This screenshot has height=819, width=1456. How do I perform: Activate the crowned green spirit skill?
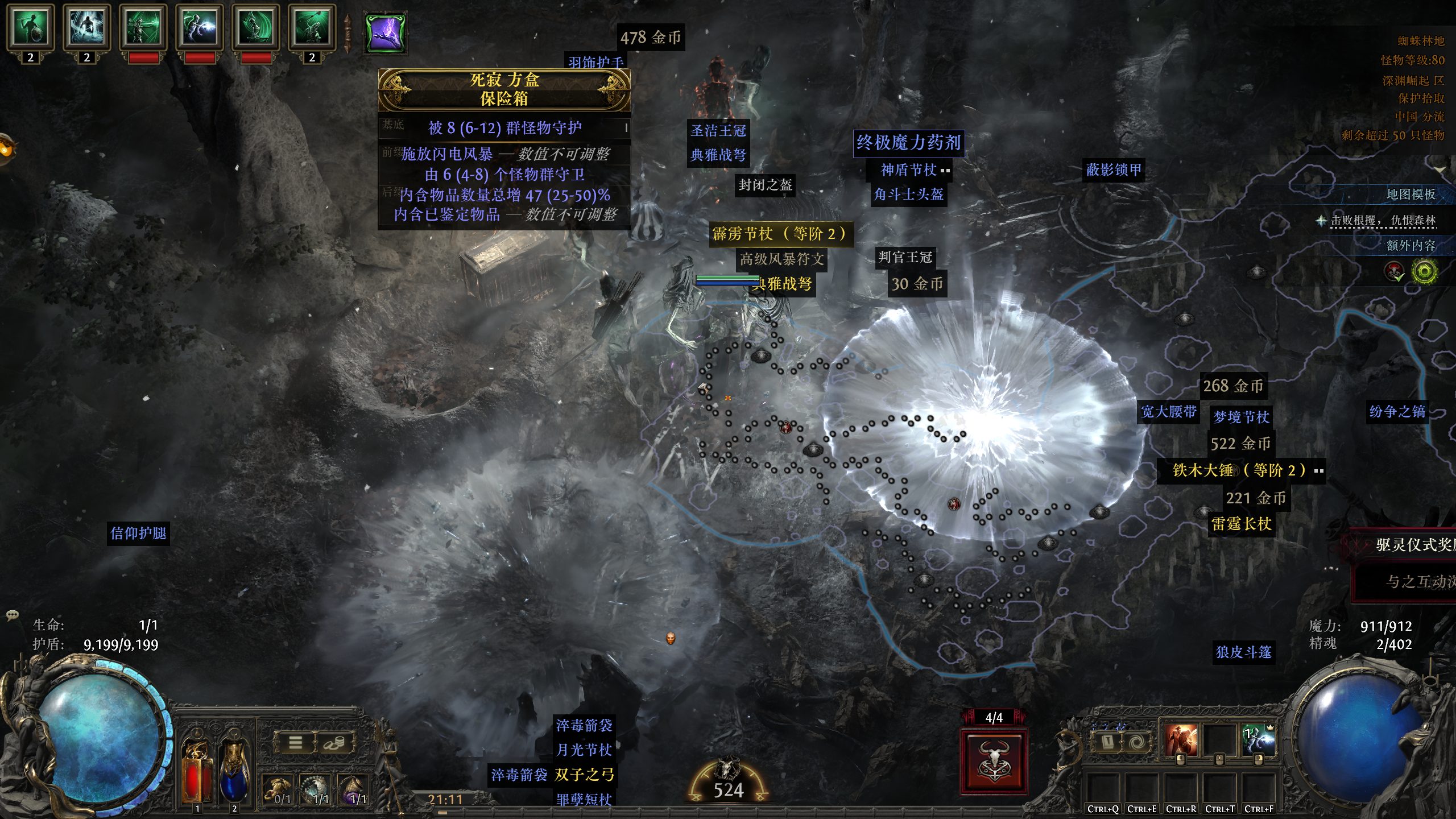point(1258,741)
